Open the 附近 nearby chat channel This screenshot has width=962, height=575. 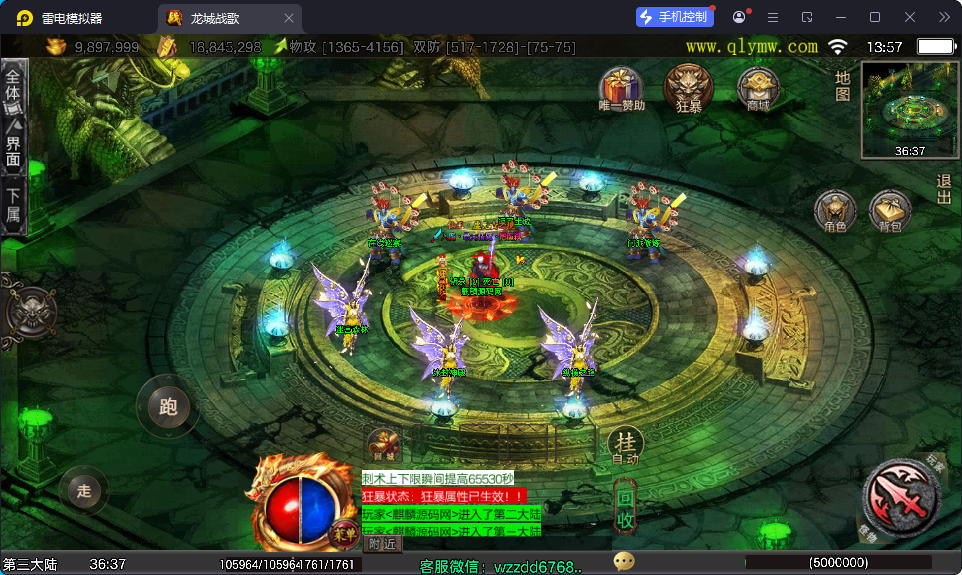point(382,544)
